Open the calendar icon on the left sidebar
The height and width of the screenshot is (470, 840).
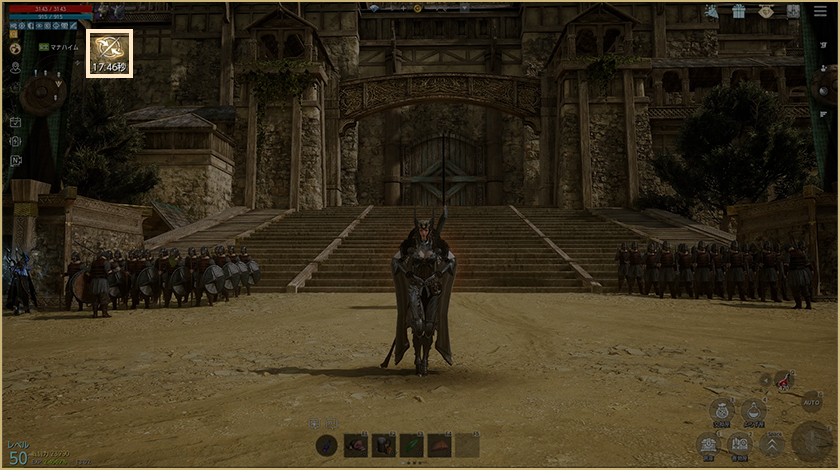(x=15, y=122)
